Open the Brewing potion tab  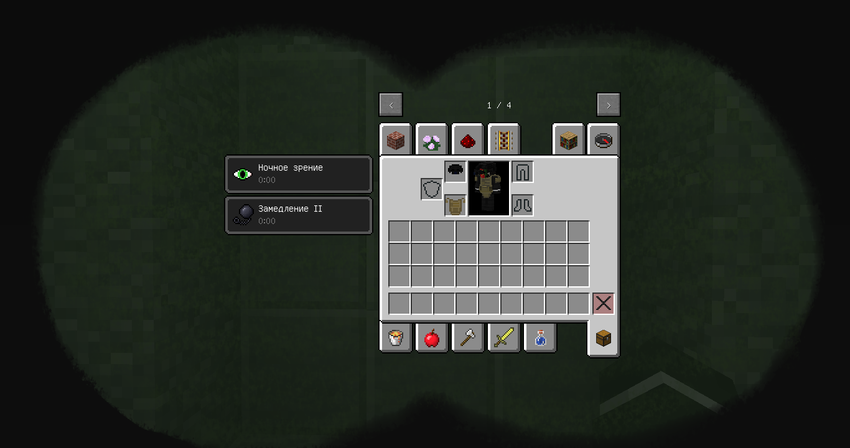point(540,338)
